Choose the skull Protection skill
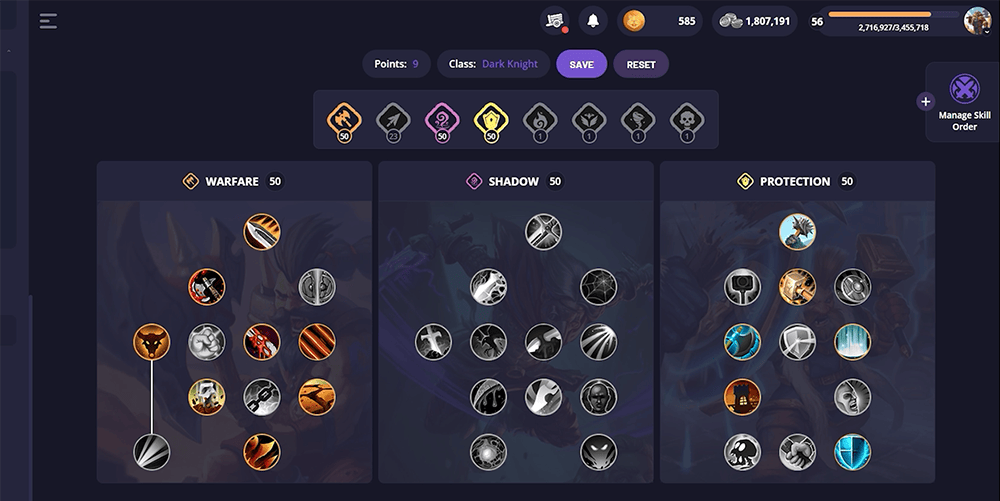Viewport: 1000px width, 501px height. [743, 452]
